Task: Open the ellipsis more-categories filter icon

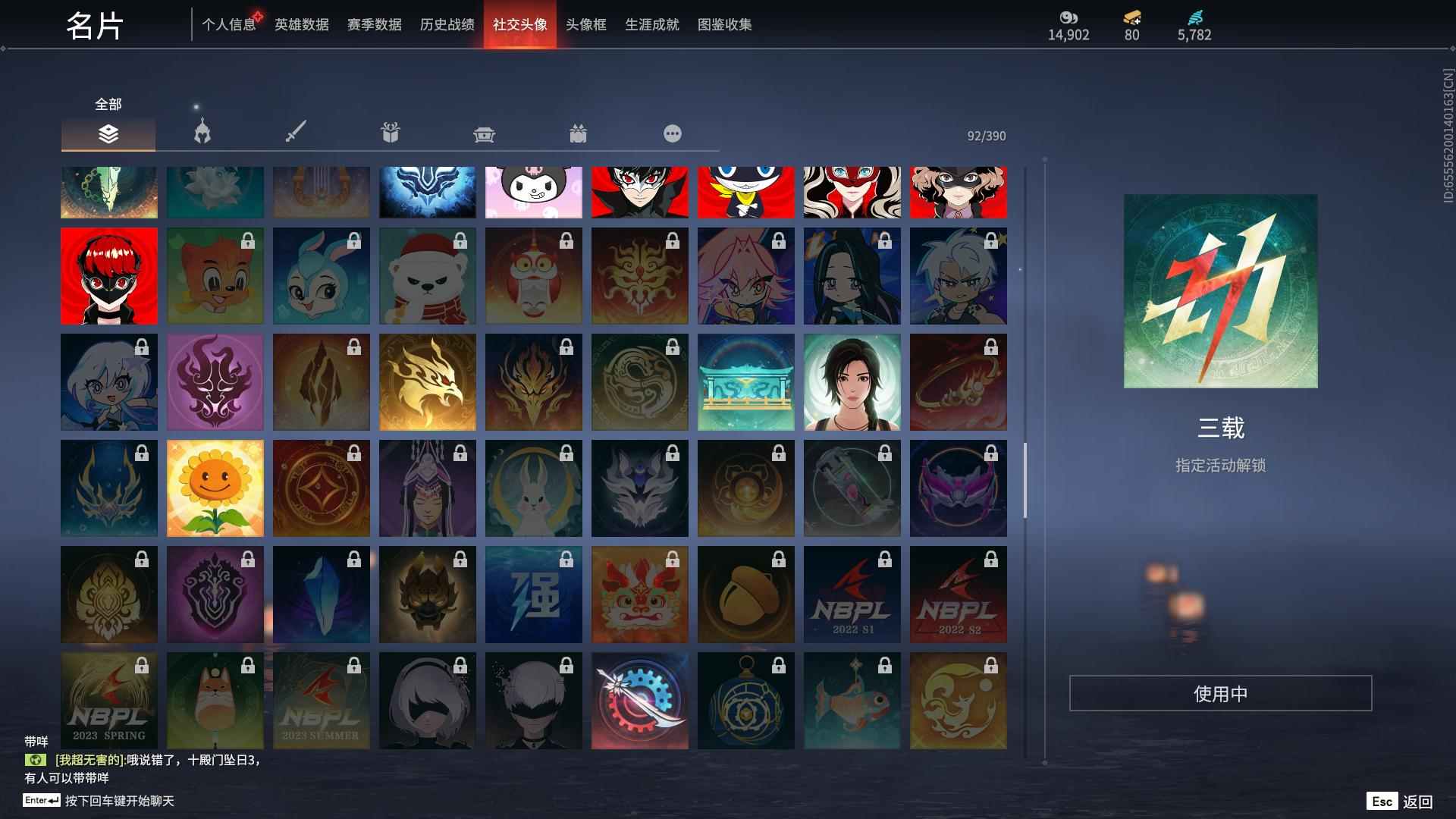Action: pos(672,133)
